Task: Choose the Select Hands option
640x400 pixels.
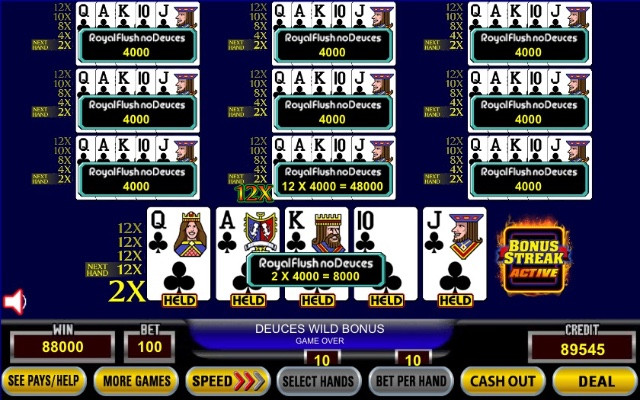Action: tap(318, 381)
